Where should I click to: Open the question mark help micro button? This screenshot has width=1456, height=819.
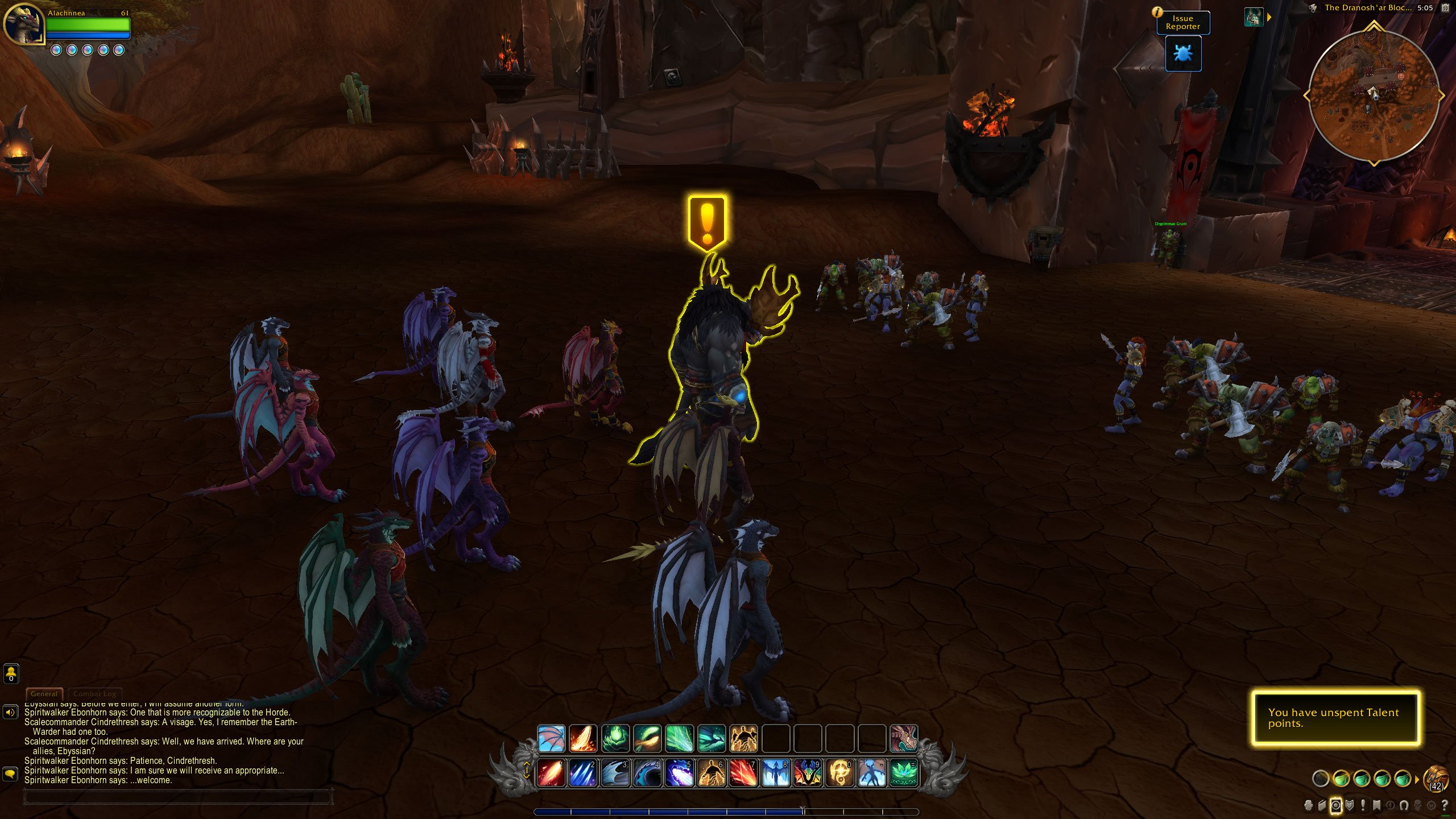click(1445, 805)
